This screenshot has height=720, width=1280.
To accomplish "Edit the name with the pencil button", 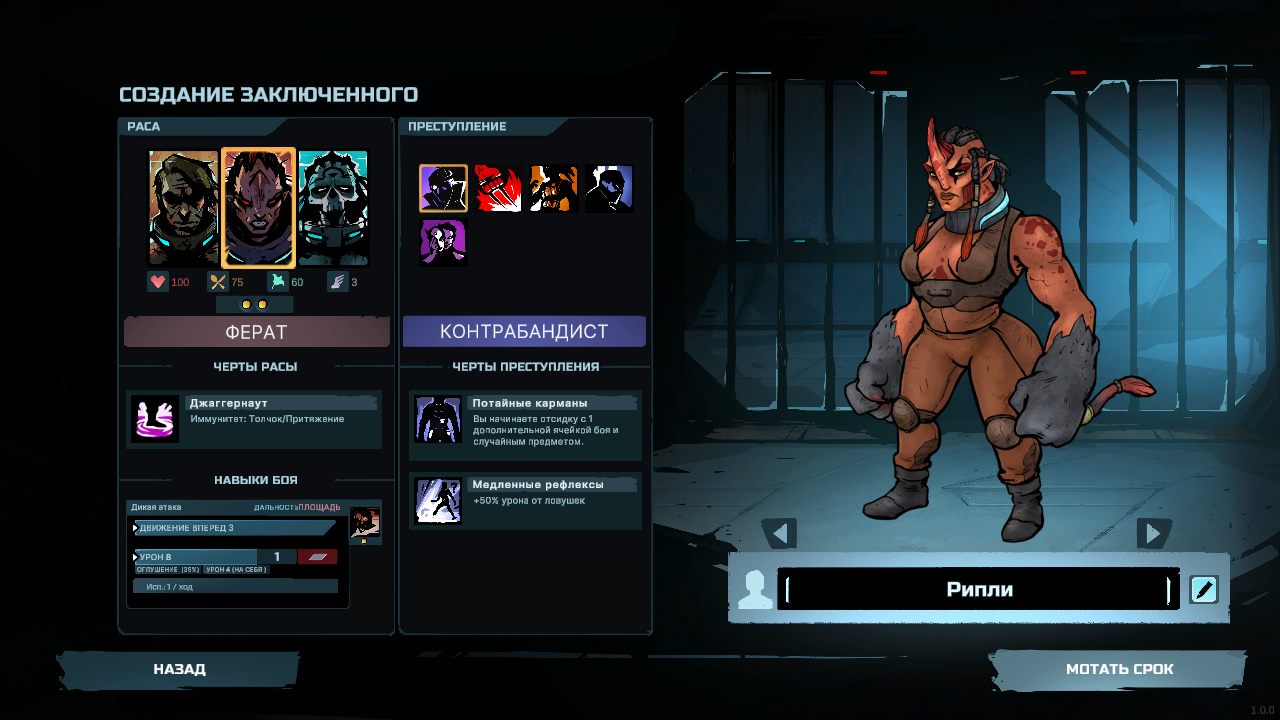I will 1203,589.
